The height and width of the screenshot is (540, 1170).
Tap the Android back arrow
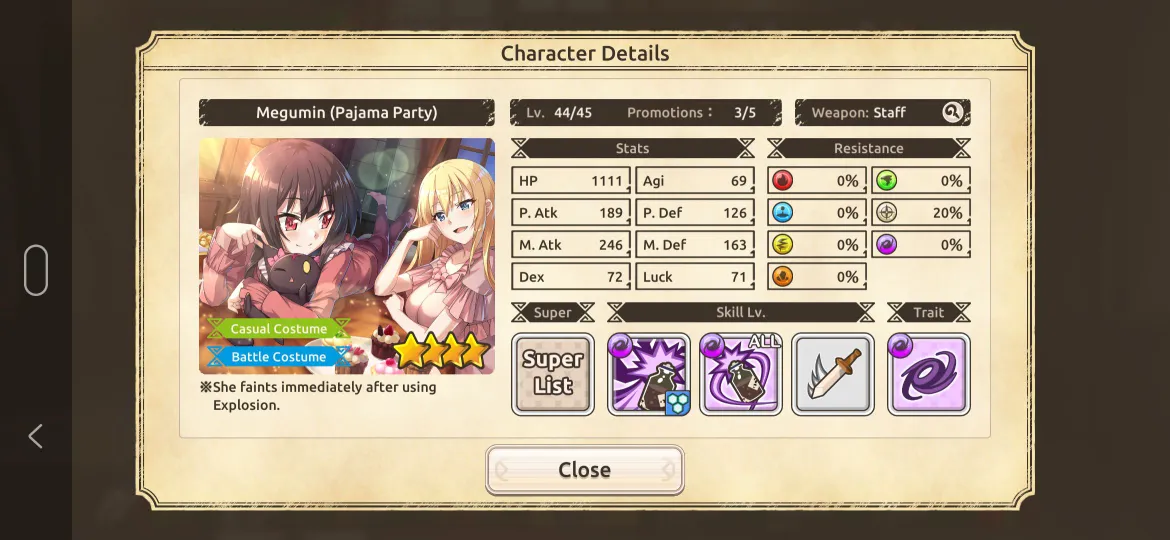[36, 436]
